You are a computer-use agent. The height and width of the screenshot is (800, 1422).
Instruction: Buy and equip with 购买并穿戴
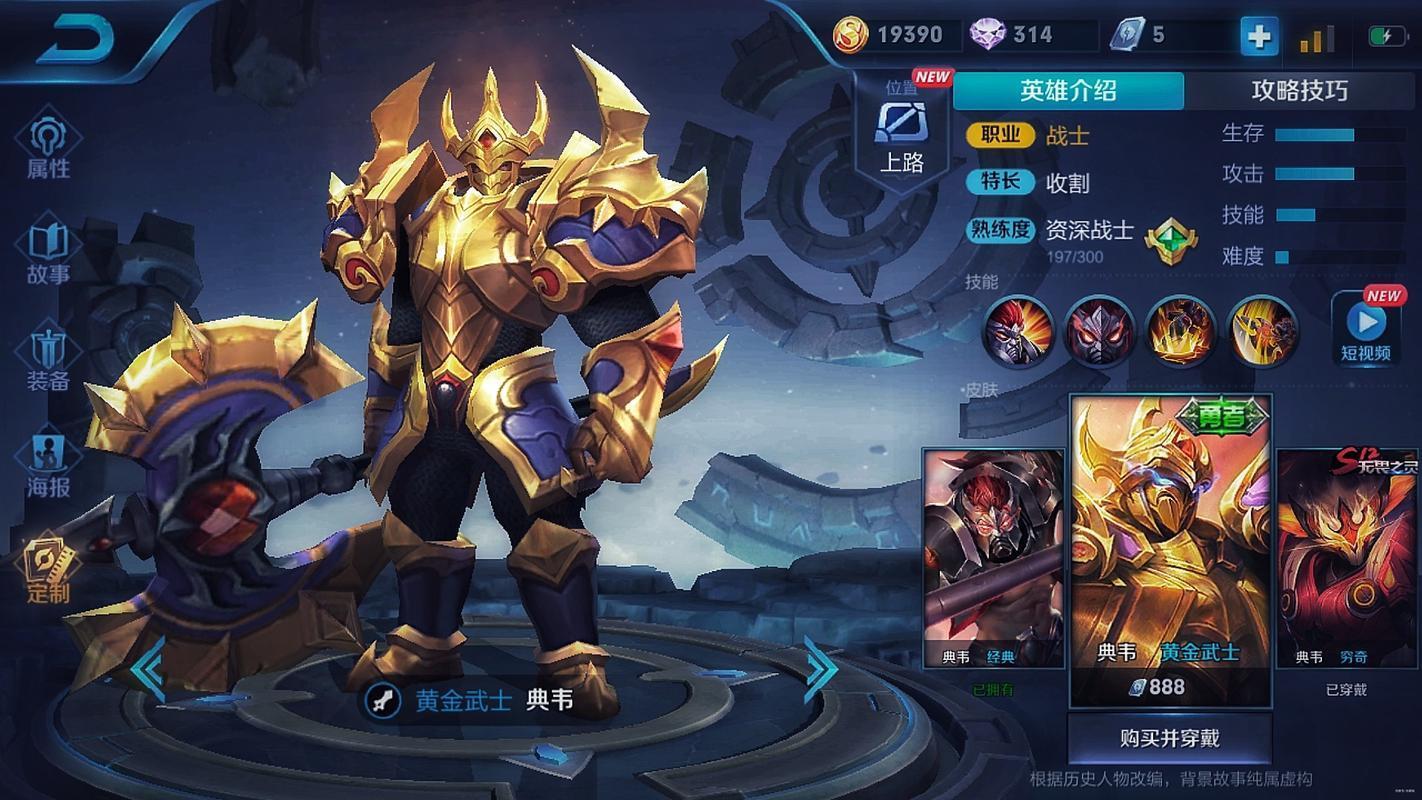tap(1169, 739)
